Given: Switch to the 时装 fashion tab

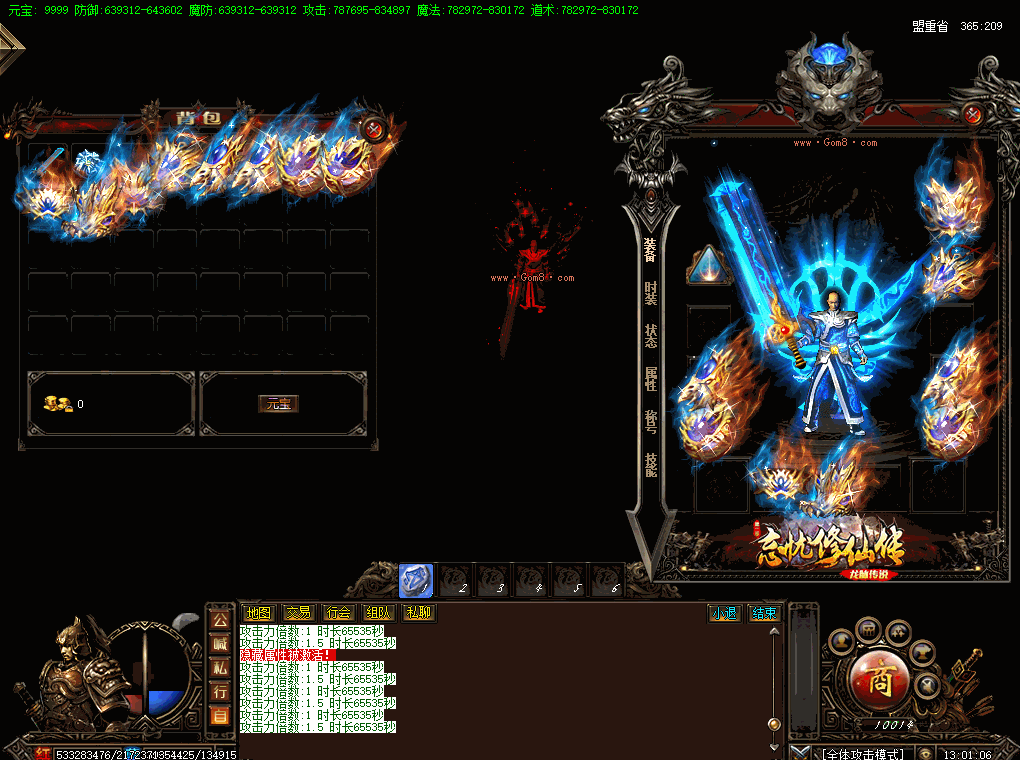Looking at the screenshot, I should [x=651, y=292].
